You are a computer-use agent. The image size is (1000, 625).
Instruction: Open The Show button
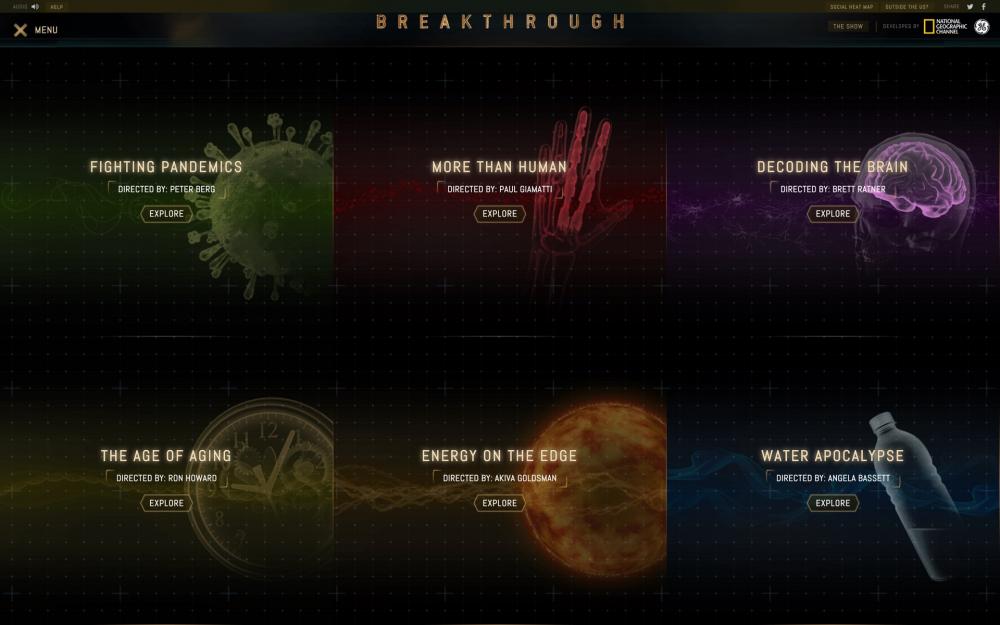pos(849,26)
